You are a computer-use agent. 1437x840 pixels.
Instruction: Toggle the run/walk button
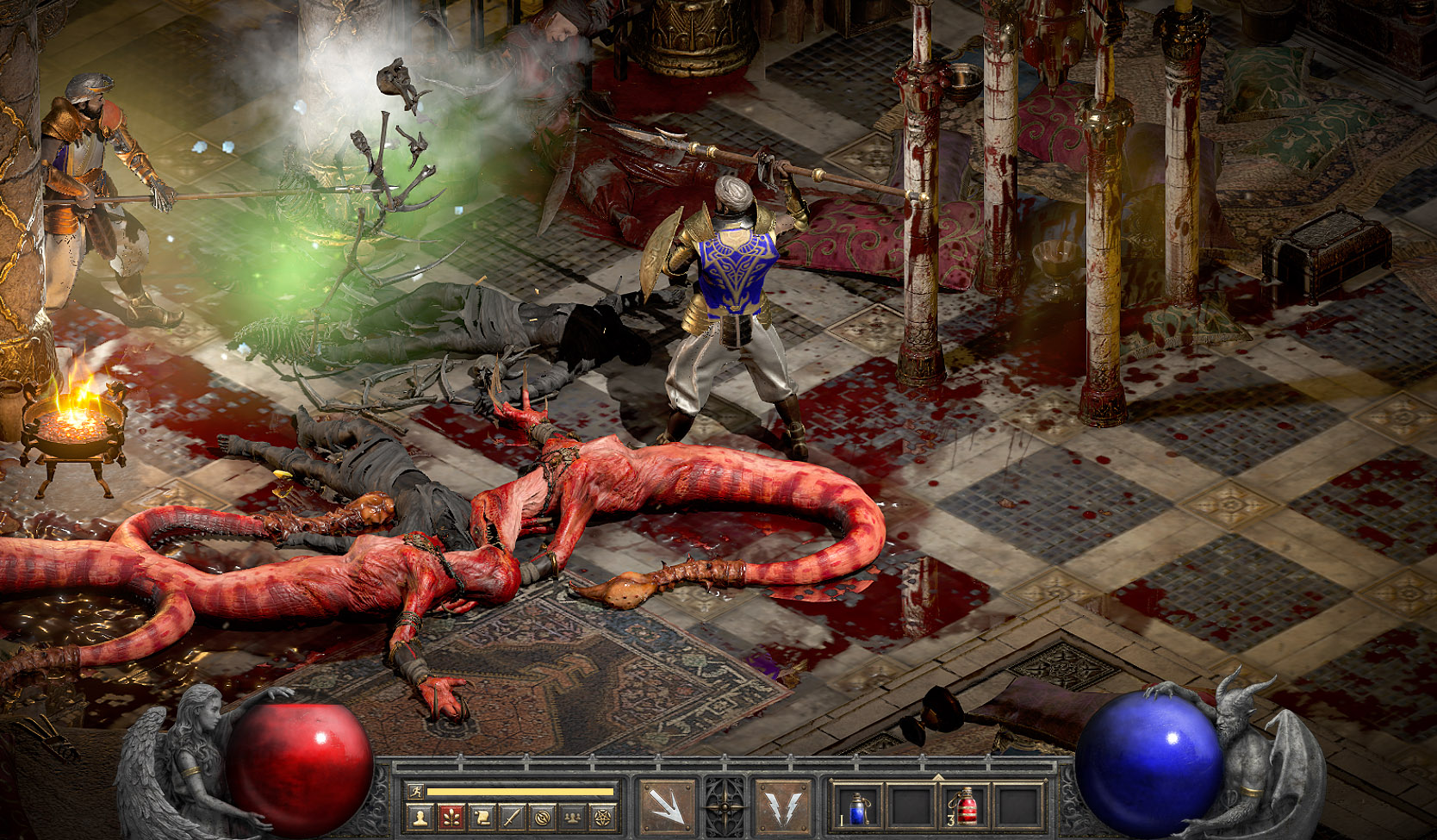tap(417, 791)
